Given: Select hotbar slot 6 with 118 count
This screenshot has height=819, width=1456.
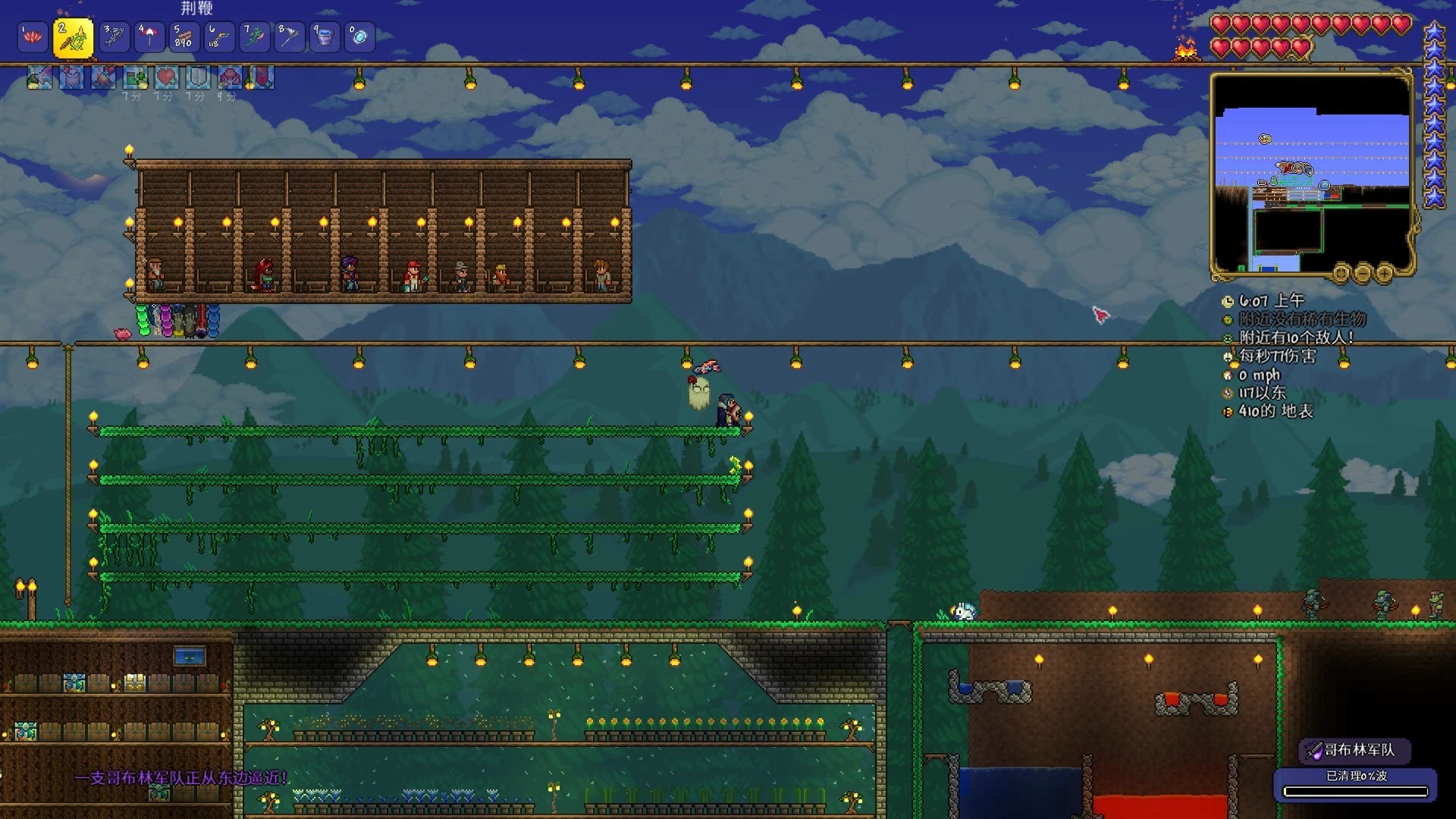Looking at the screenshot, I should point(218,36).
